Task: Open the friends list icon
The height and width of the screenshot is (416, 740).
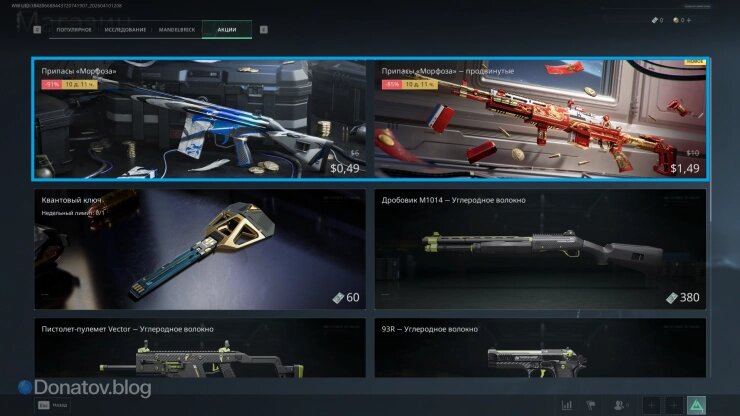Action: pyautogui.click(x=620, y=405)
